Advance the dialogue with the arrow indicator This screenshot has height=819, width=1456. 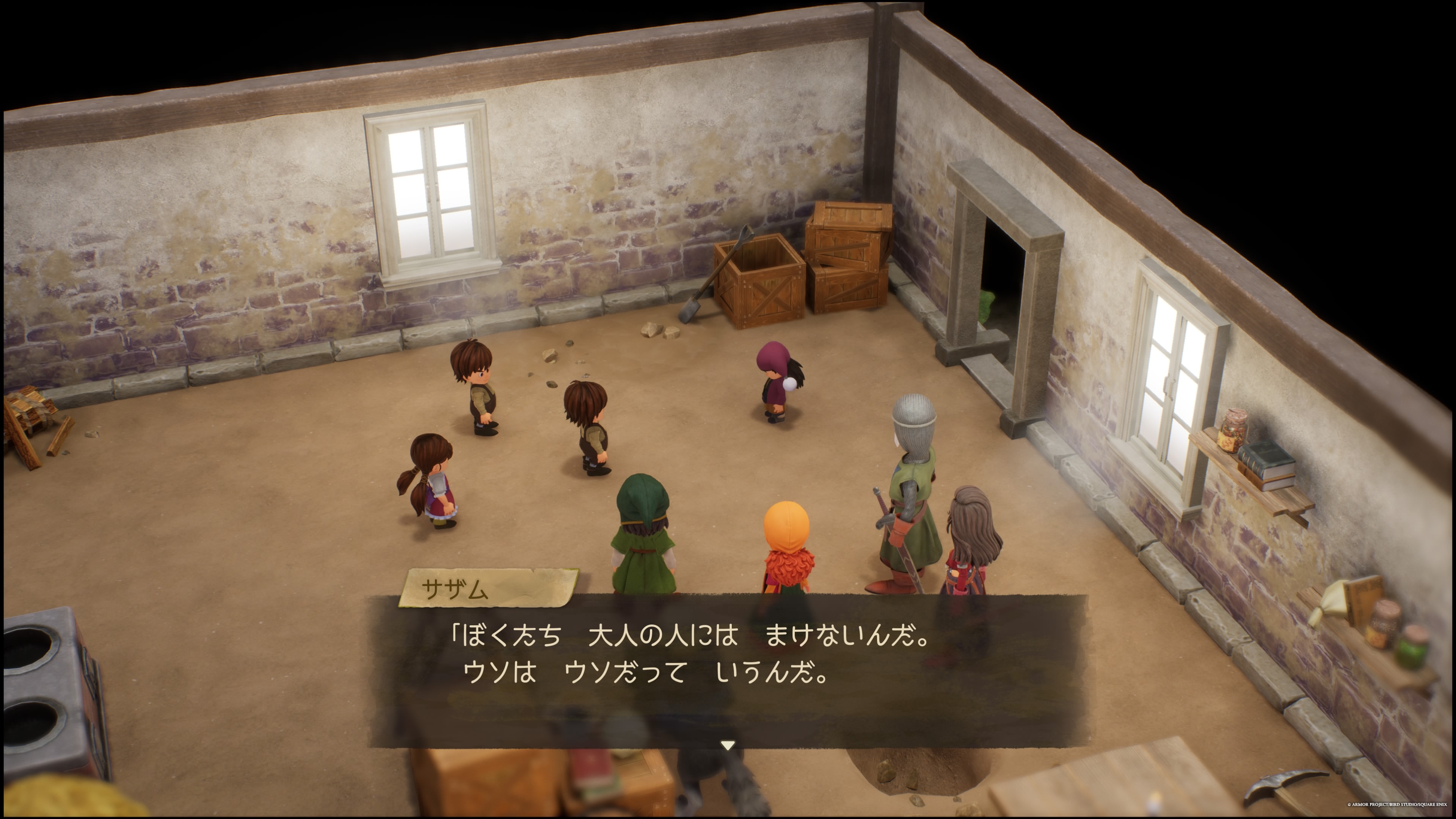728,745
